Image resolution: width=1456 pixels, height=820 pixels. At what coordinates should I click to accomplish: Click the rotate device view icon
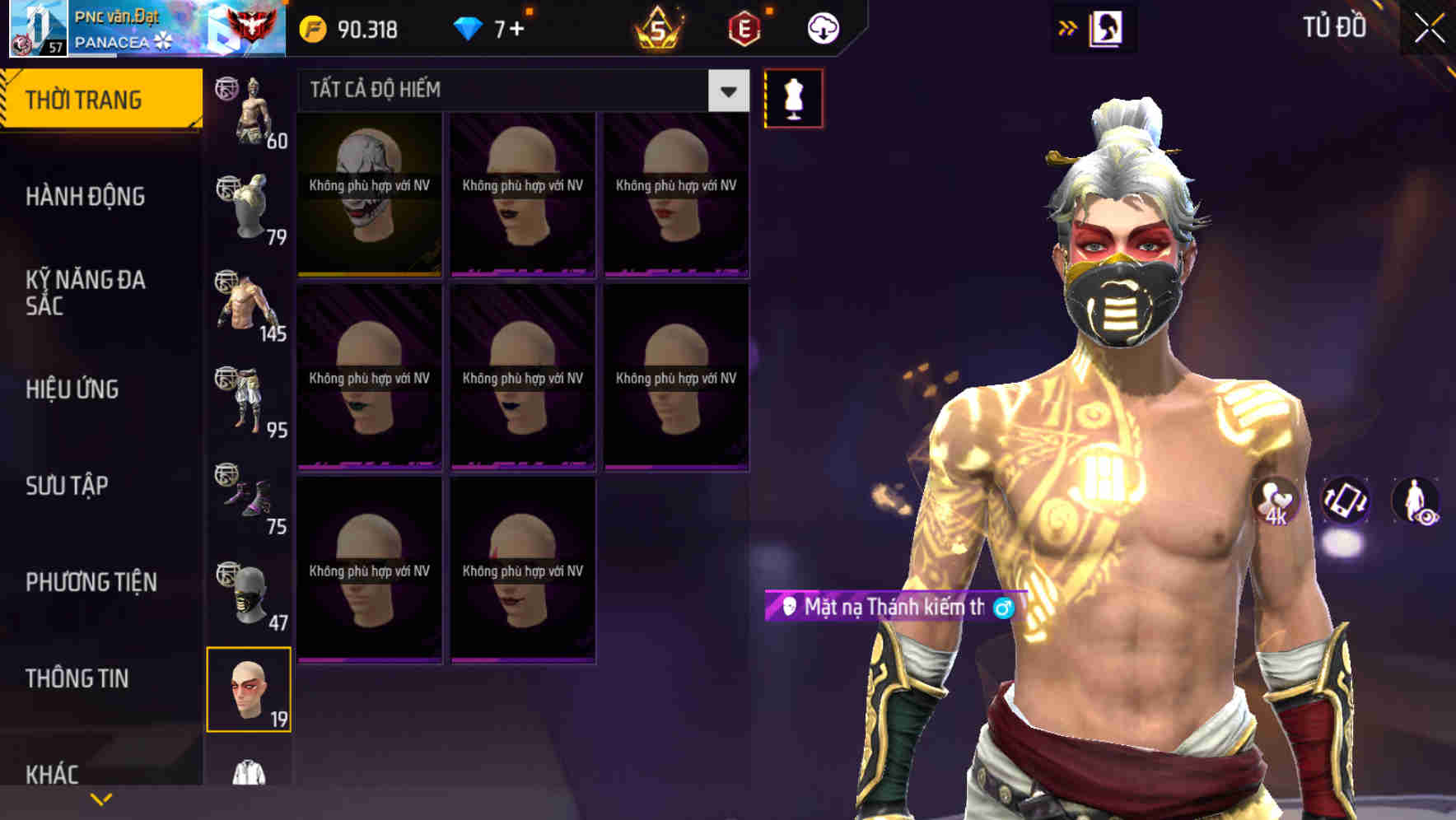[1347, 502]
